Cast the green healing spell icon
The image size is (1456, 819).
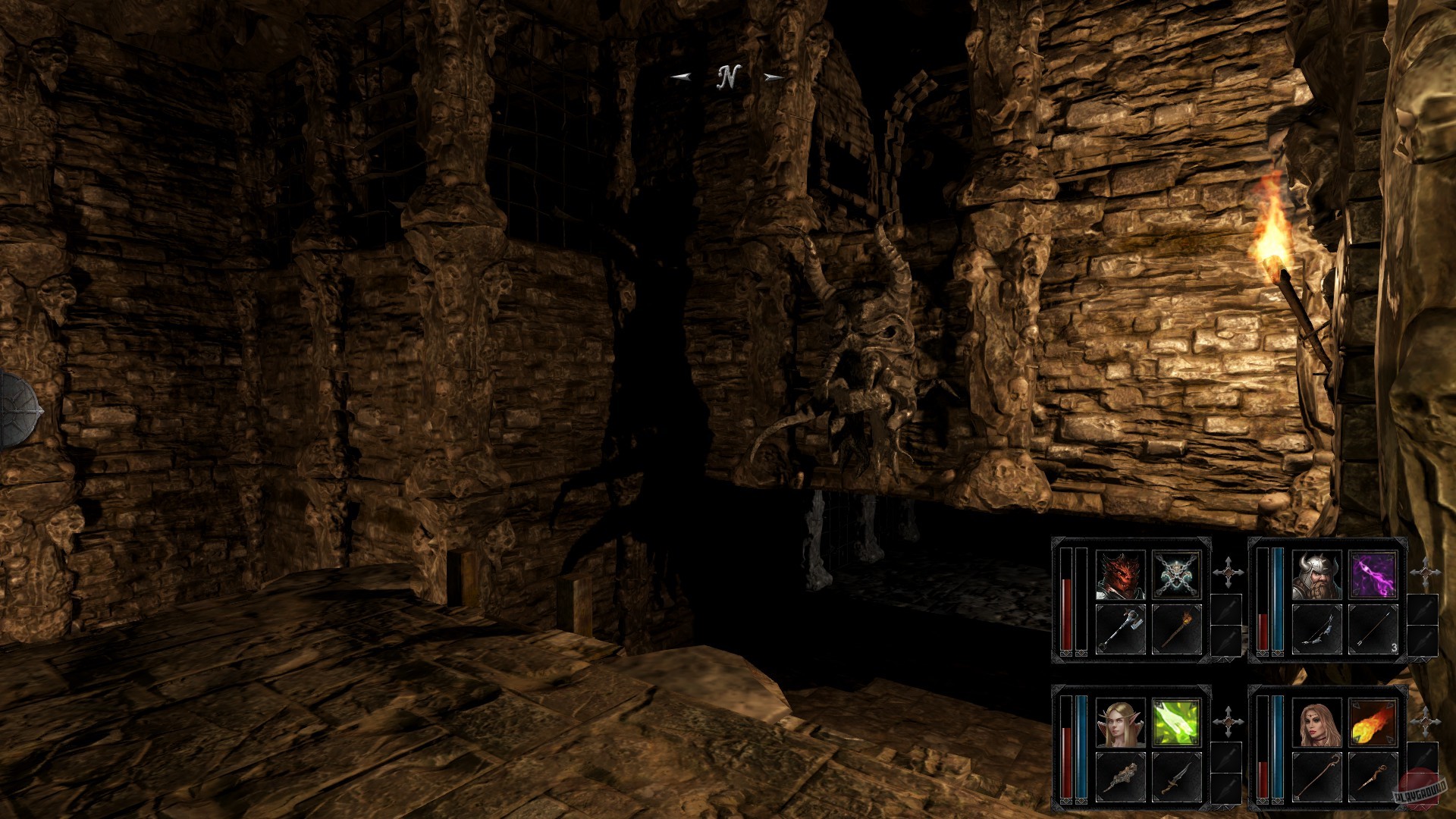[x=1176, y=723]
